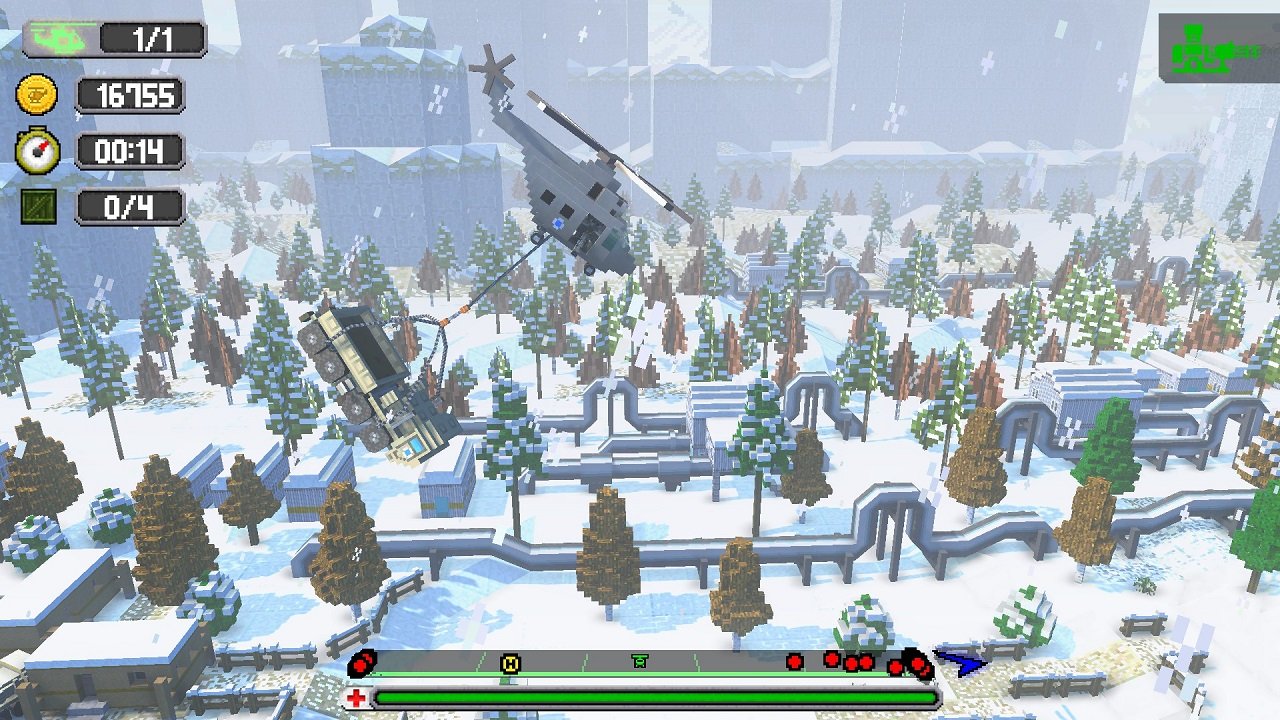Viewport: 1280px width, 720px height.
Task: Click the green turret marker on progress bar
Action: (x=641, y=659)
